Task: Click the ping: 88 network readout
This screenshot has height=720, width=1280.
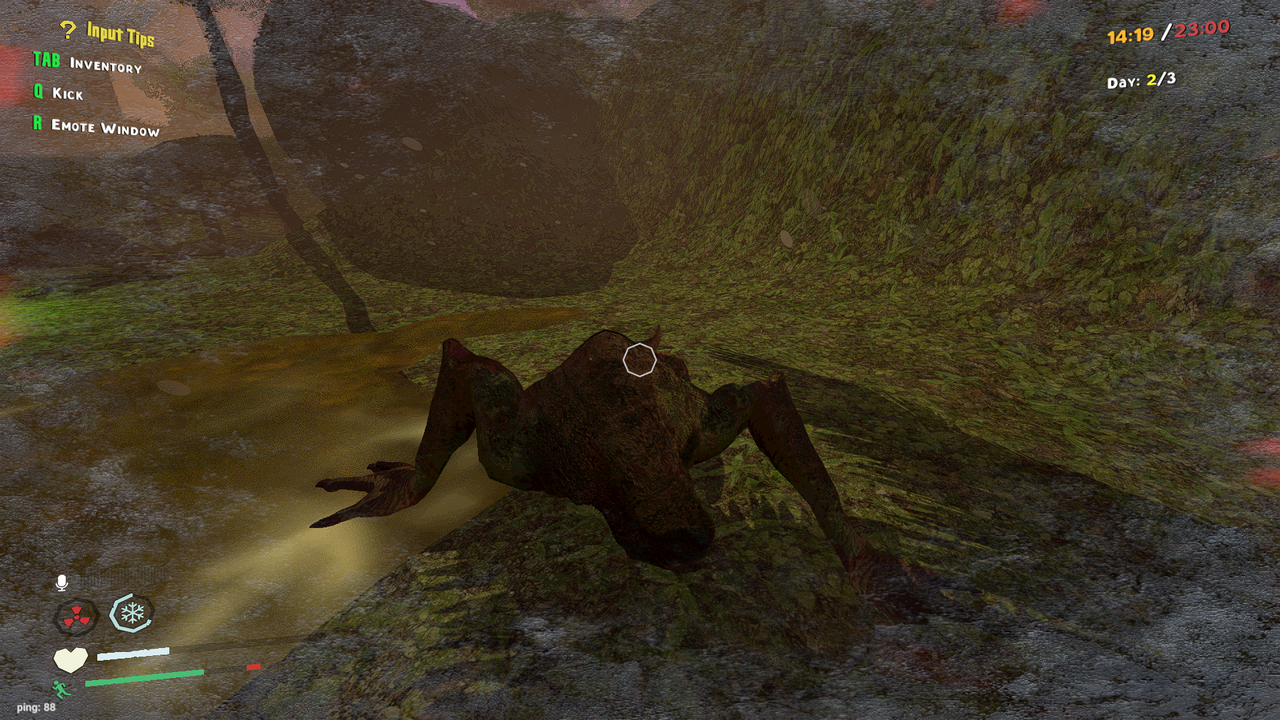Action: (35, 705)
